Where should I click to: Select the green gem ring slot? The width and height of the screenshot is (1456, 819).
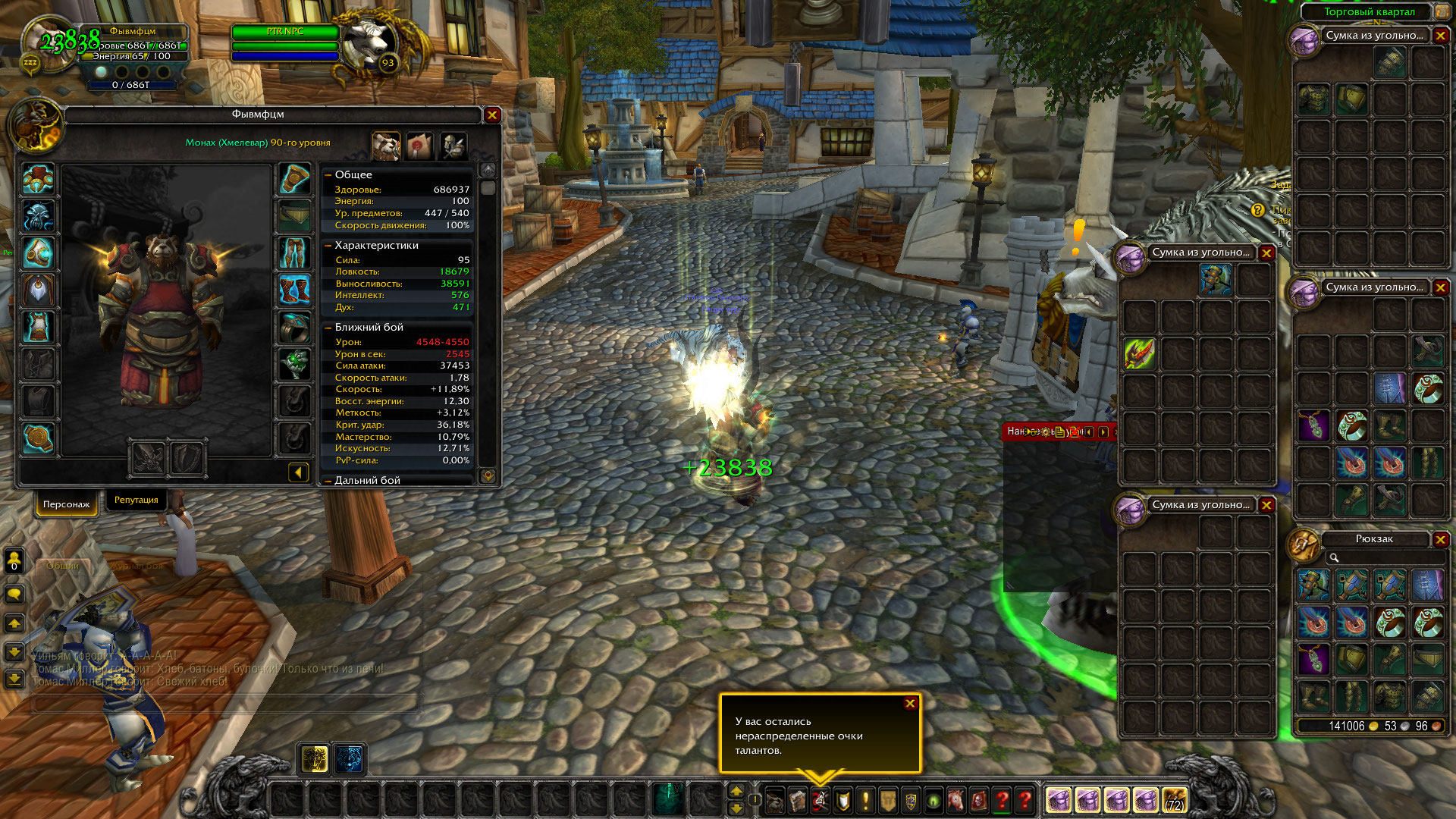point(294,364)
